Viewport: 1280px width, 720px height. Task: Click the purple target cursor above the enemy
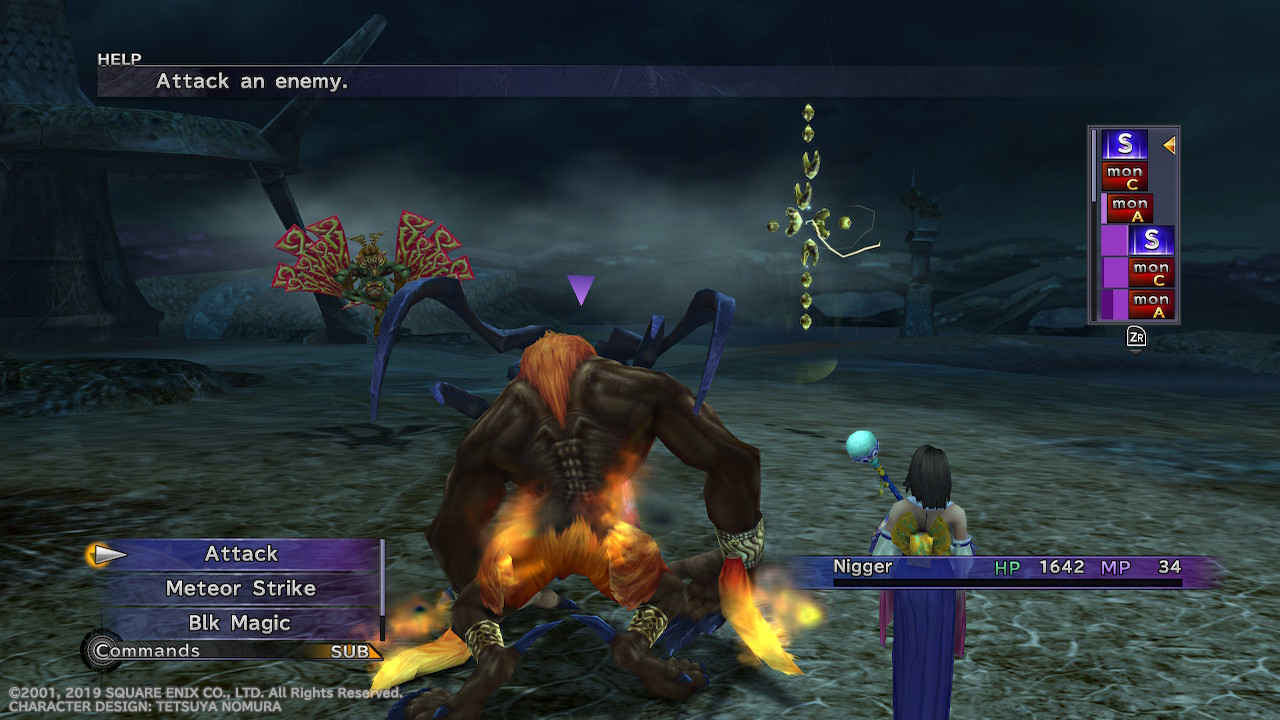click(580, 290)
